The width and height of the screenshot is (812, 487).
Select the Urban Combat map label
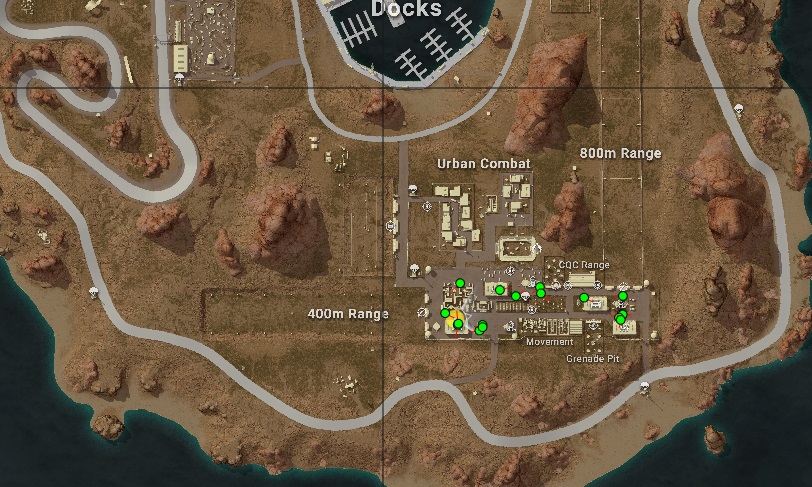(483, 163)
